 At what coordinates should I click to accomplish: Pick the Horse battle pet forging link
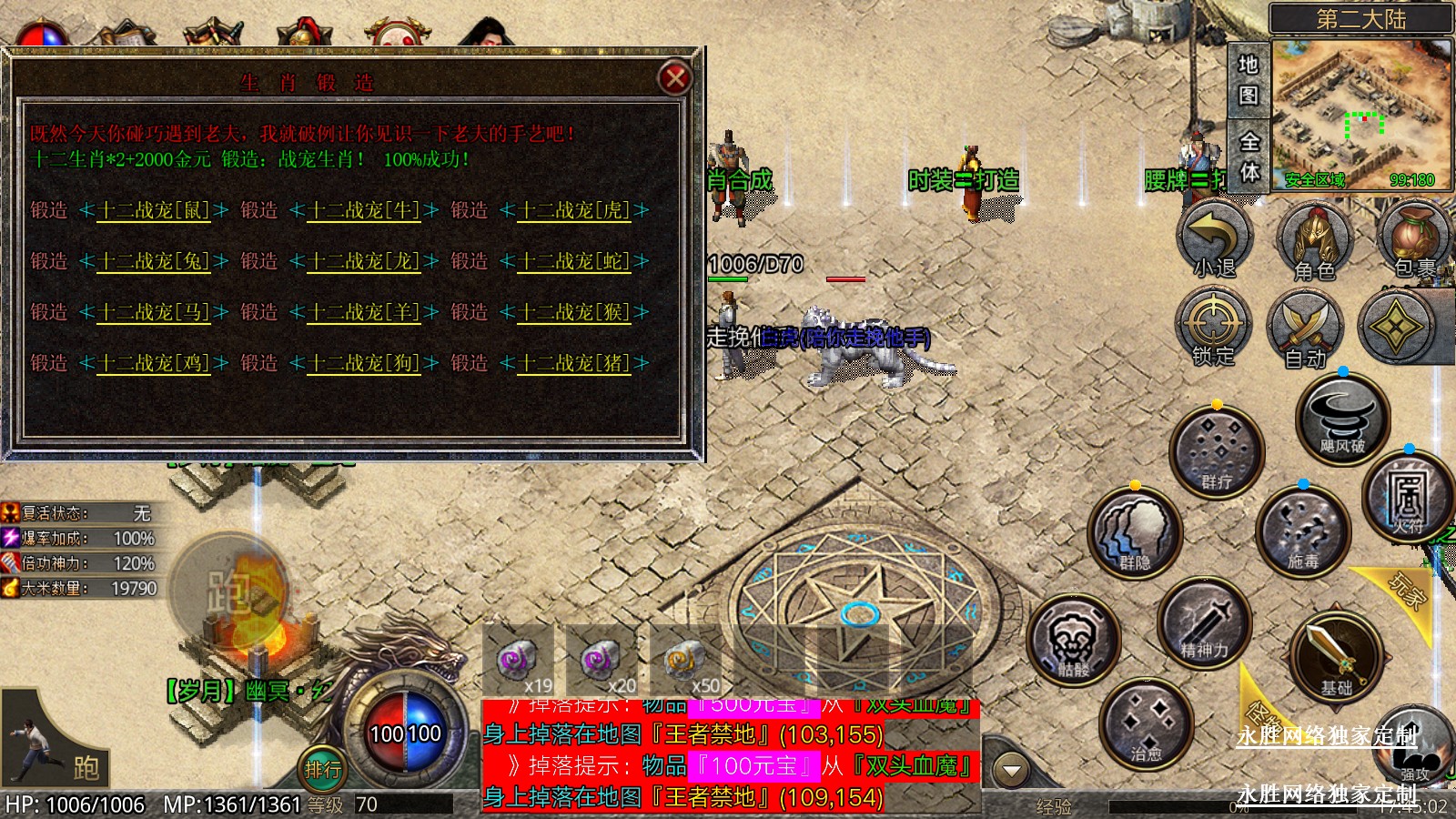pyautogui.click(x=154, y=312)
